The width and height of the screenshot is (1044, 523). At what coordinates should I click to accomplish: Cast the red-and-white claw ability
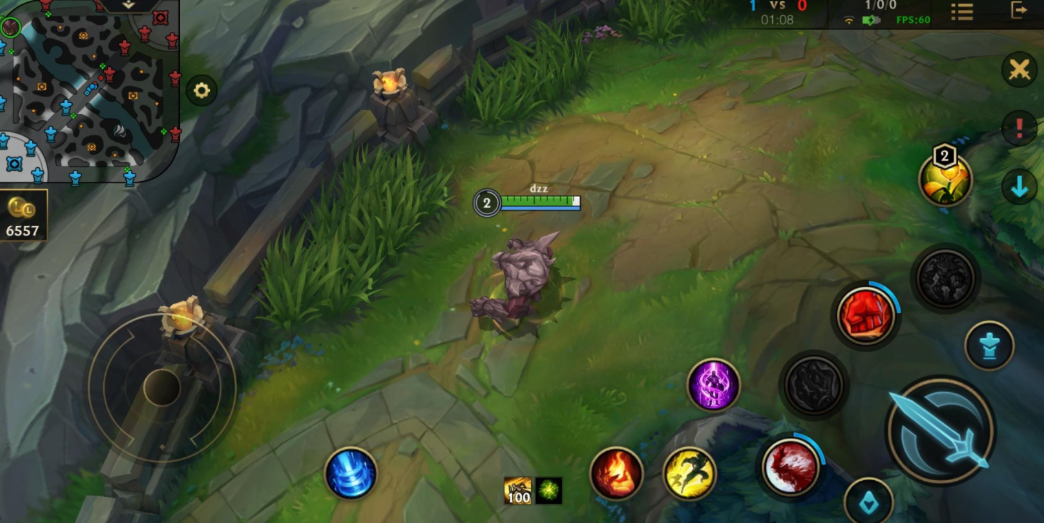[791, 467]
